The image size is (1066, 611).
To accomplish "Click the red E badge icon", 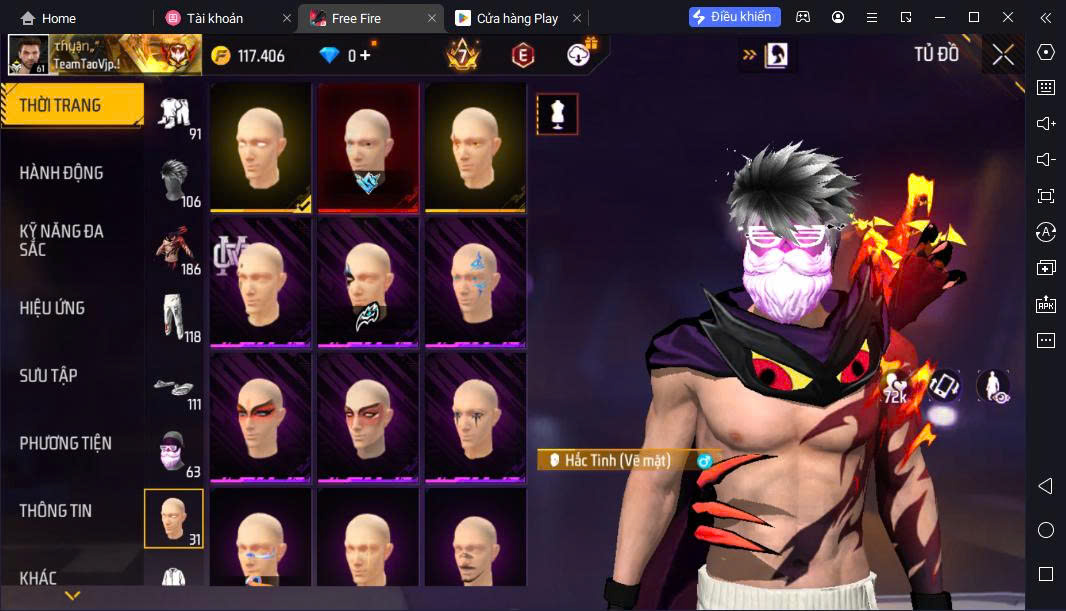I will pos(522,56).
